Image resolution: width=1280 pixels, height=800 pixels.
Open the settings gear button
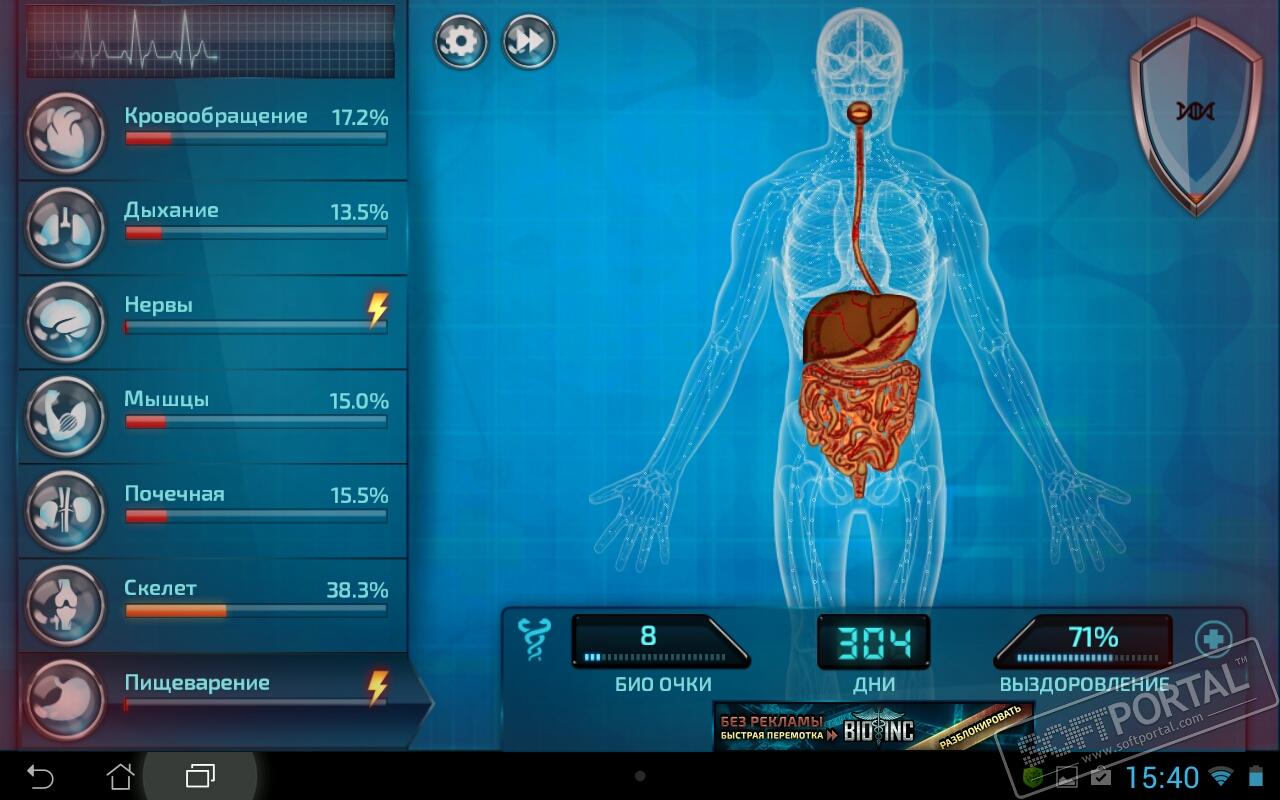coord(461,42)
